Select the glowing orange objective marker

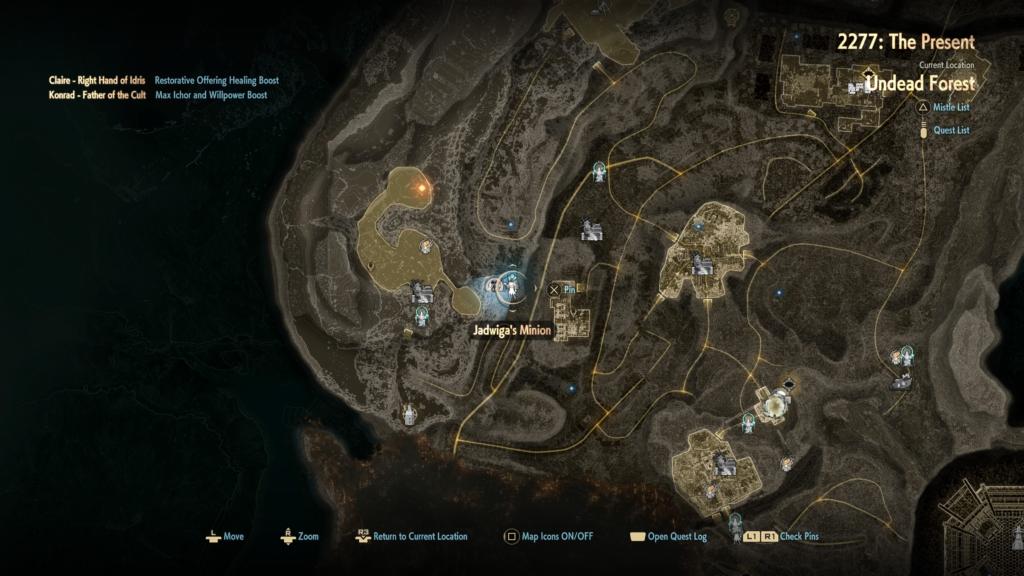pyautogui.click(x=423, y=185)
